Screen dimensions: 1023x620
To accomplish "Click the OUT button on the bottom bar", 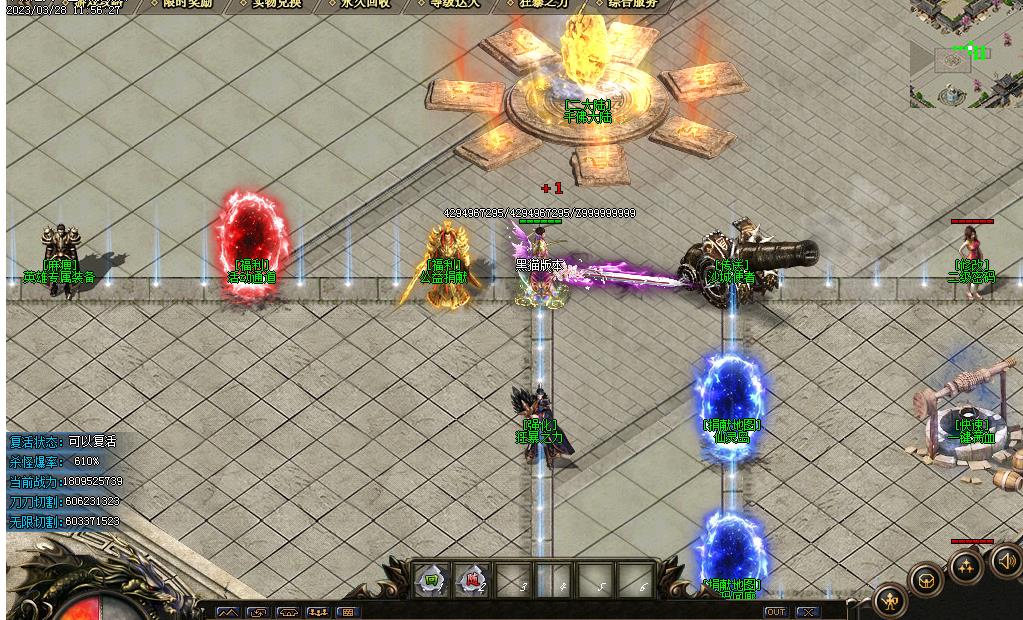I will (775, 612).
